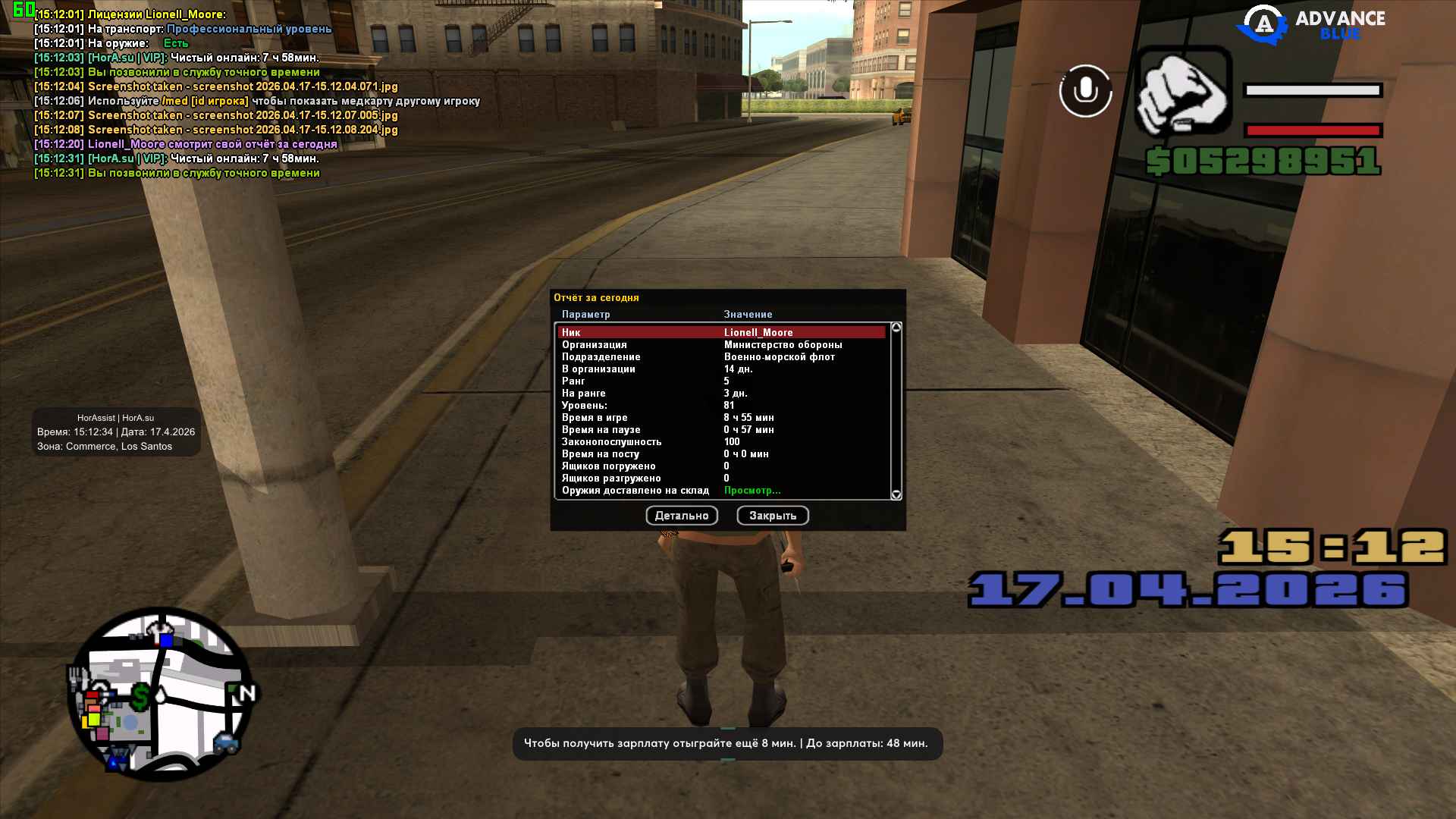This screenshot has width=1456, height=819.
Task: Select the Ник row in report
Action: tap(720, 332)
